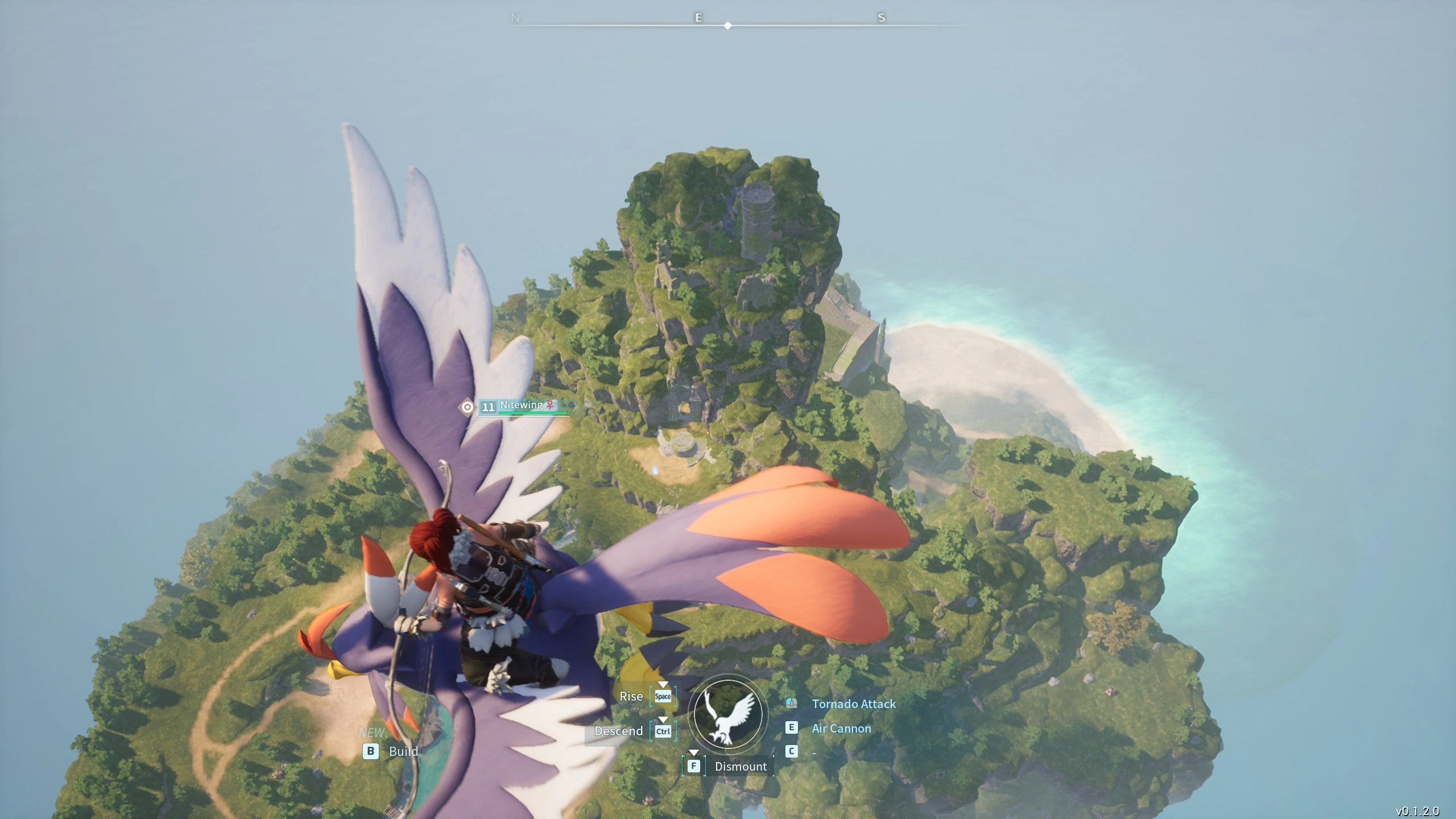1456x819 pixels.
Task: Click the F key badge near Dismount
Action: pos(693,766)
